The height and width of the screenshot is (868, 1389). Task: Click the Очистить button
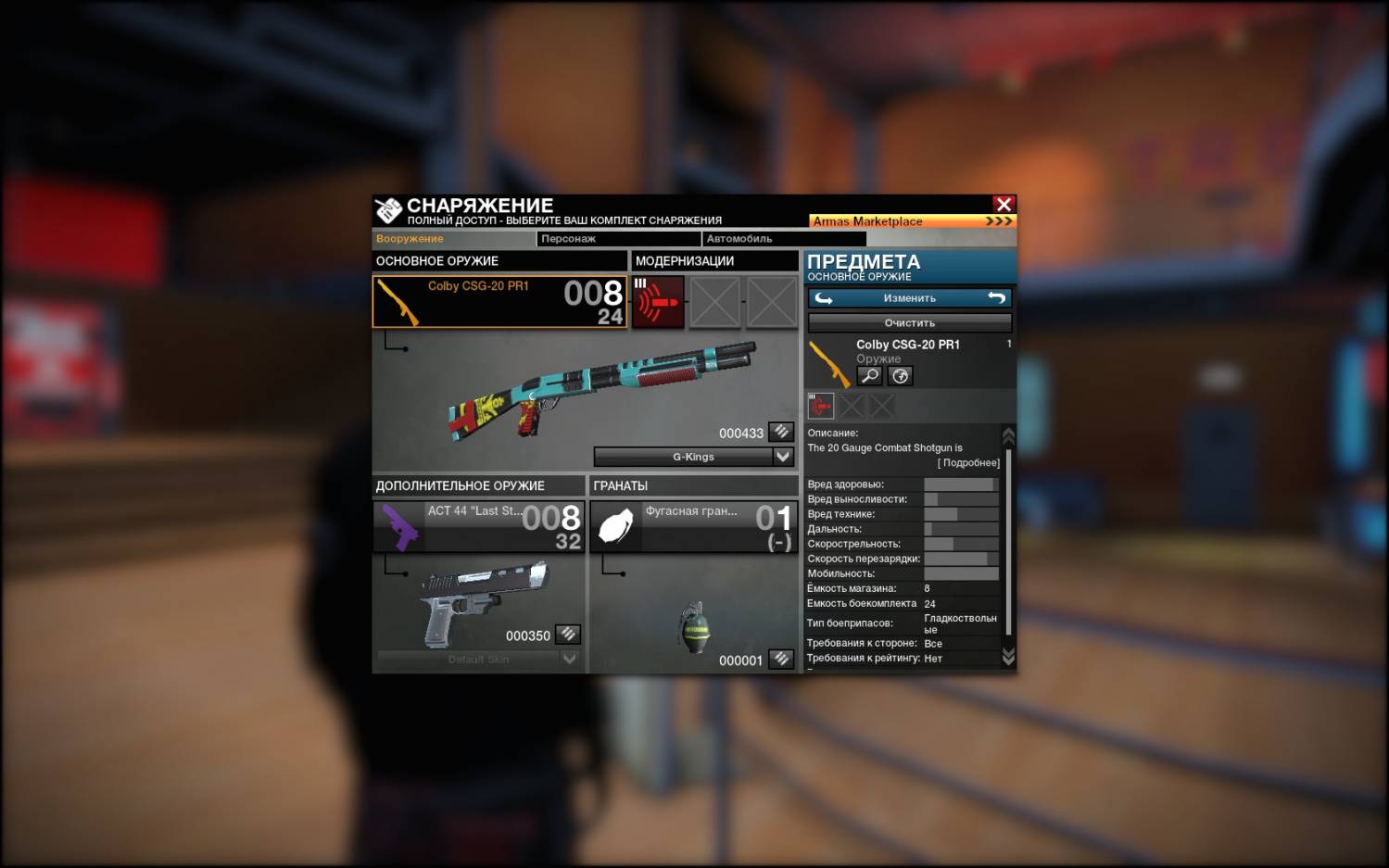(x=909, y=323)
